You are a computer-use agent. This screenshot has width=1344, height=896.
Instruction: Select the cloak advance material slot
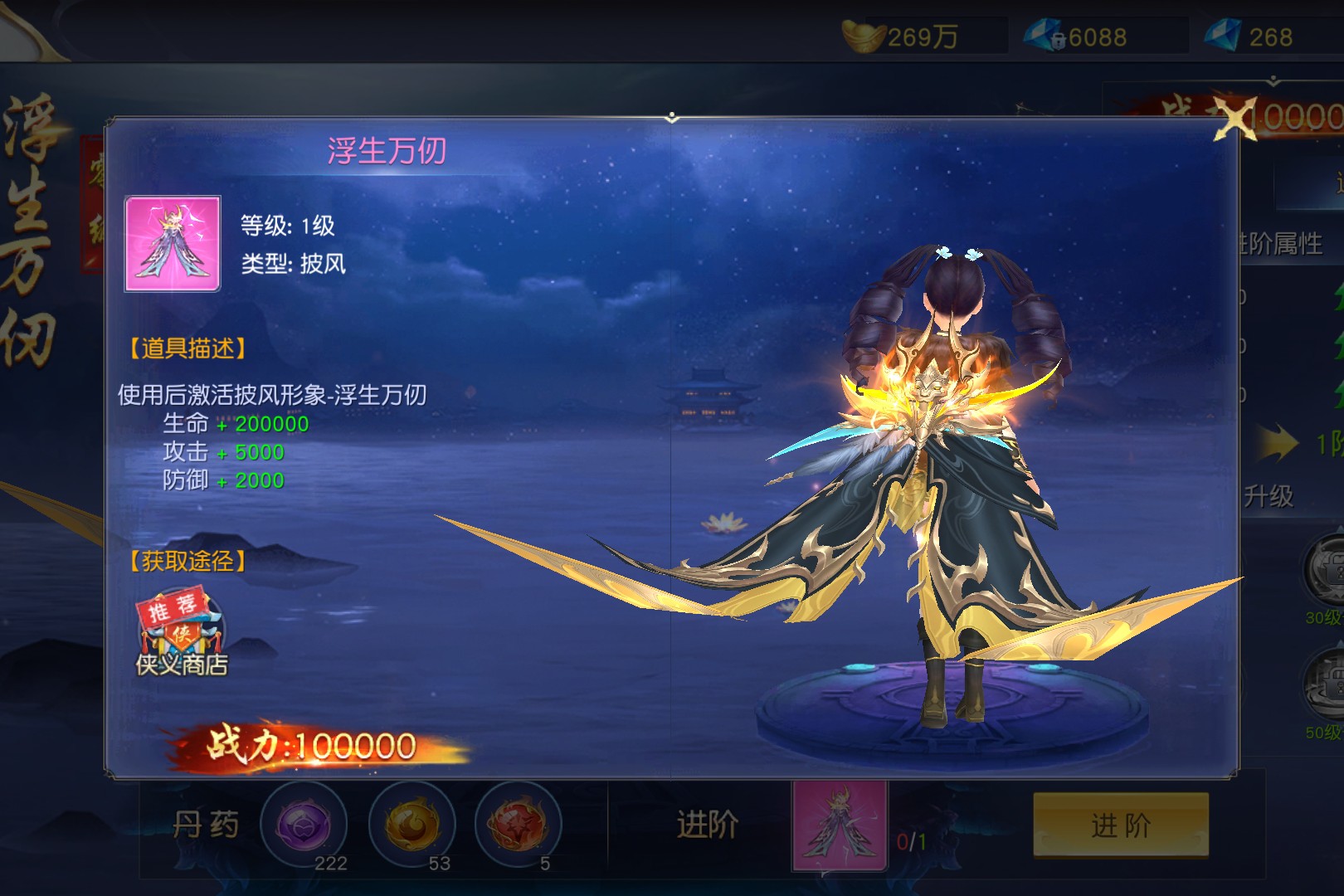click(x=840, y=825)
